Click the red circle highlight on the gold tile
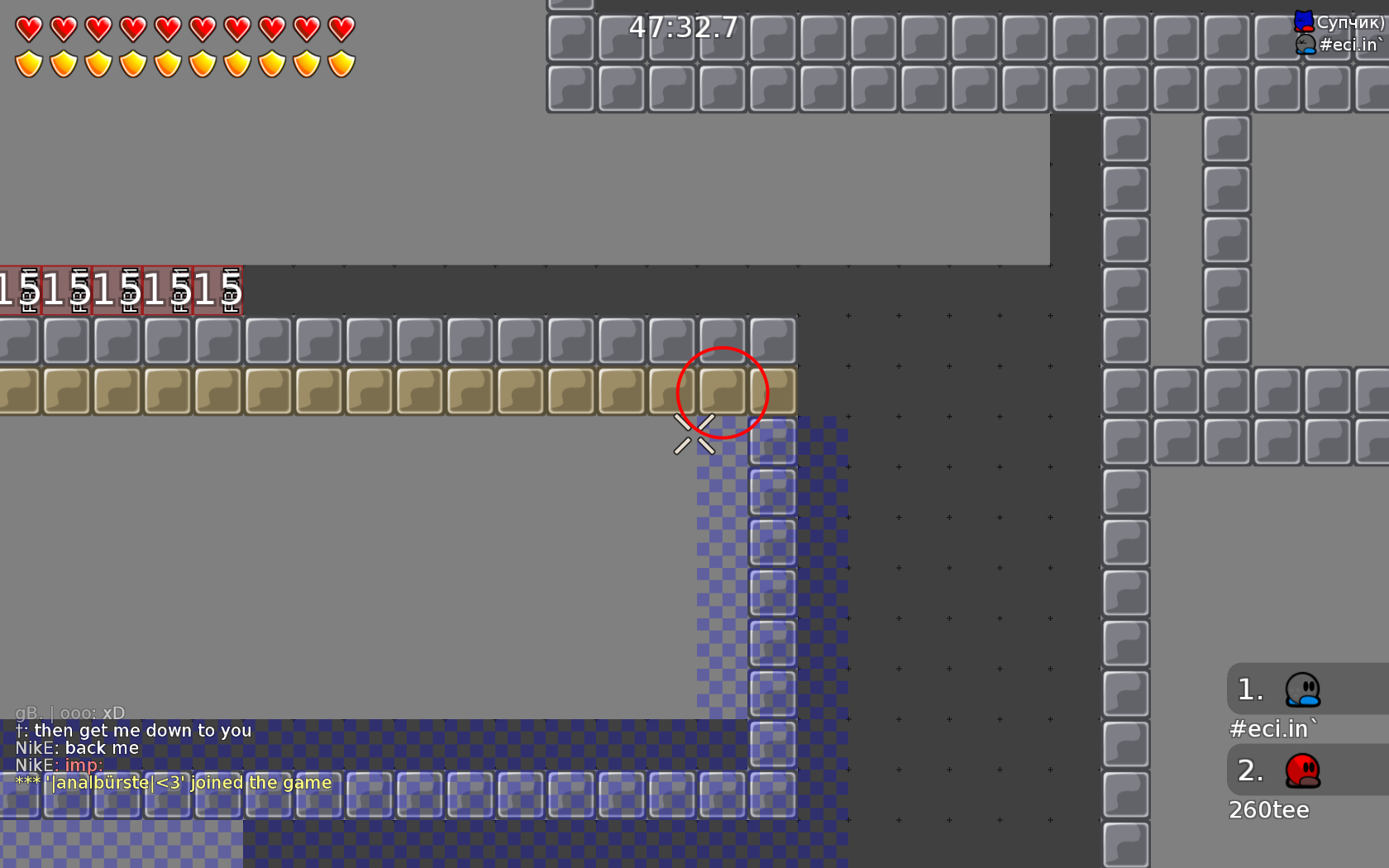The width and height of the screenshot is (1389, 868). tap(723, 393)
